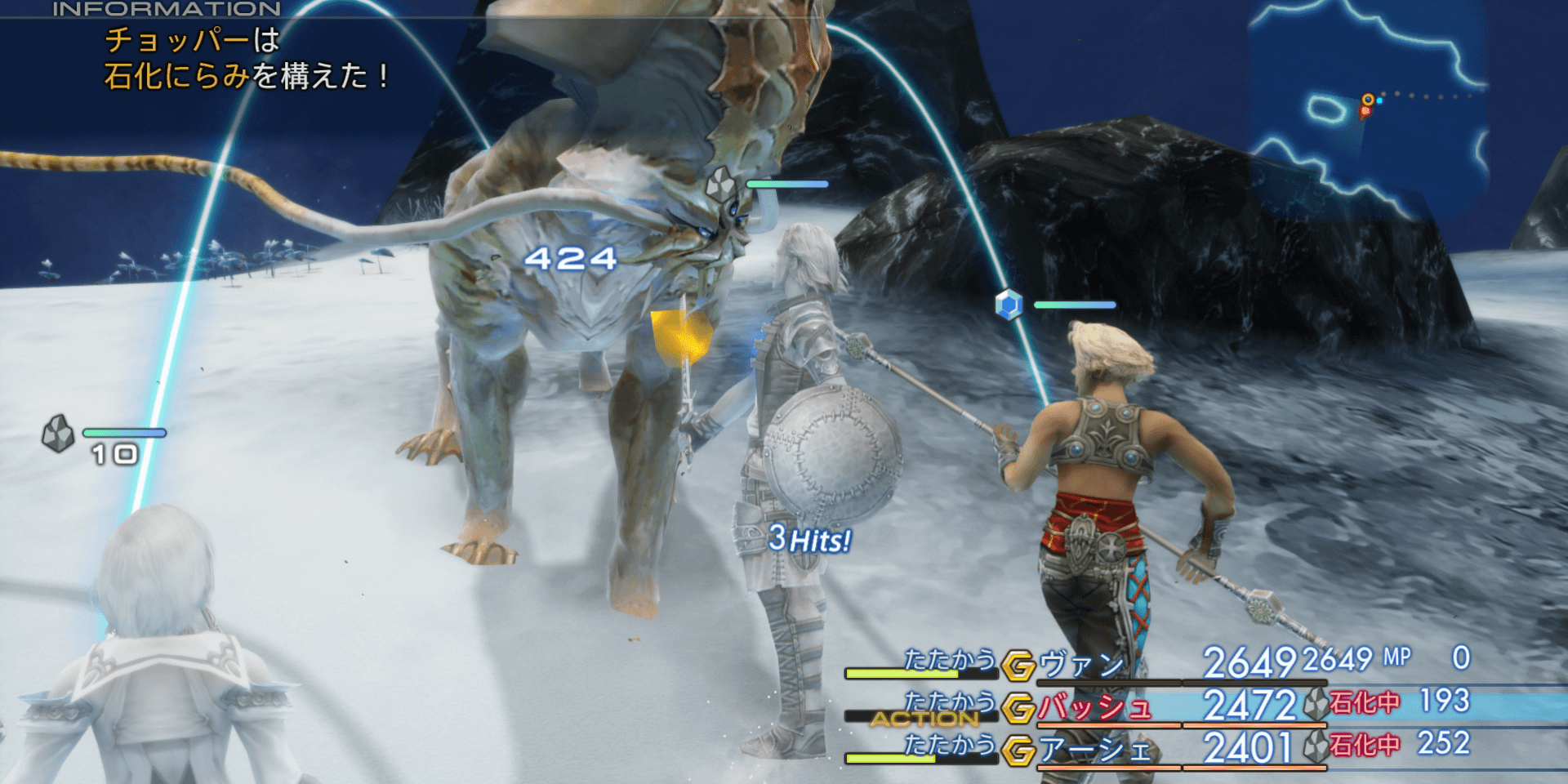Select バッシュ in the party list
1568x784 pixels.
pos(1095,707)
